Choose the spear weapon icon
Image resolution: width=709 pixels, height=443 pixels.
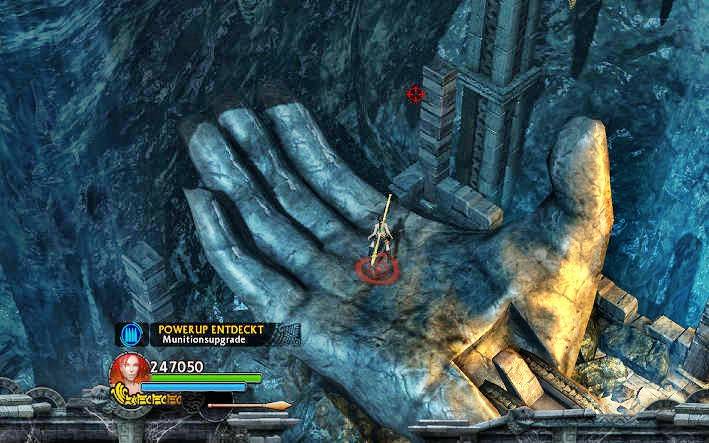(x=249, y=405)
